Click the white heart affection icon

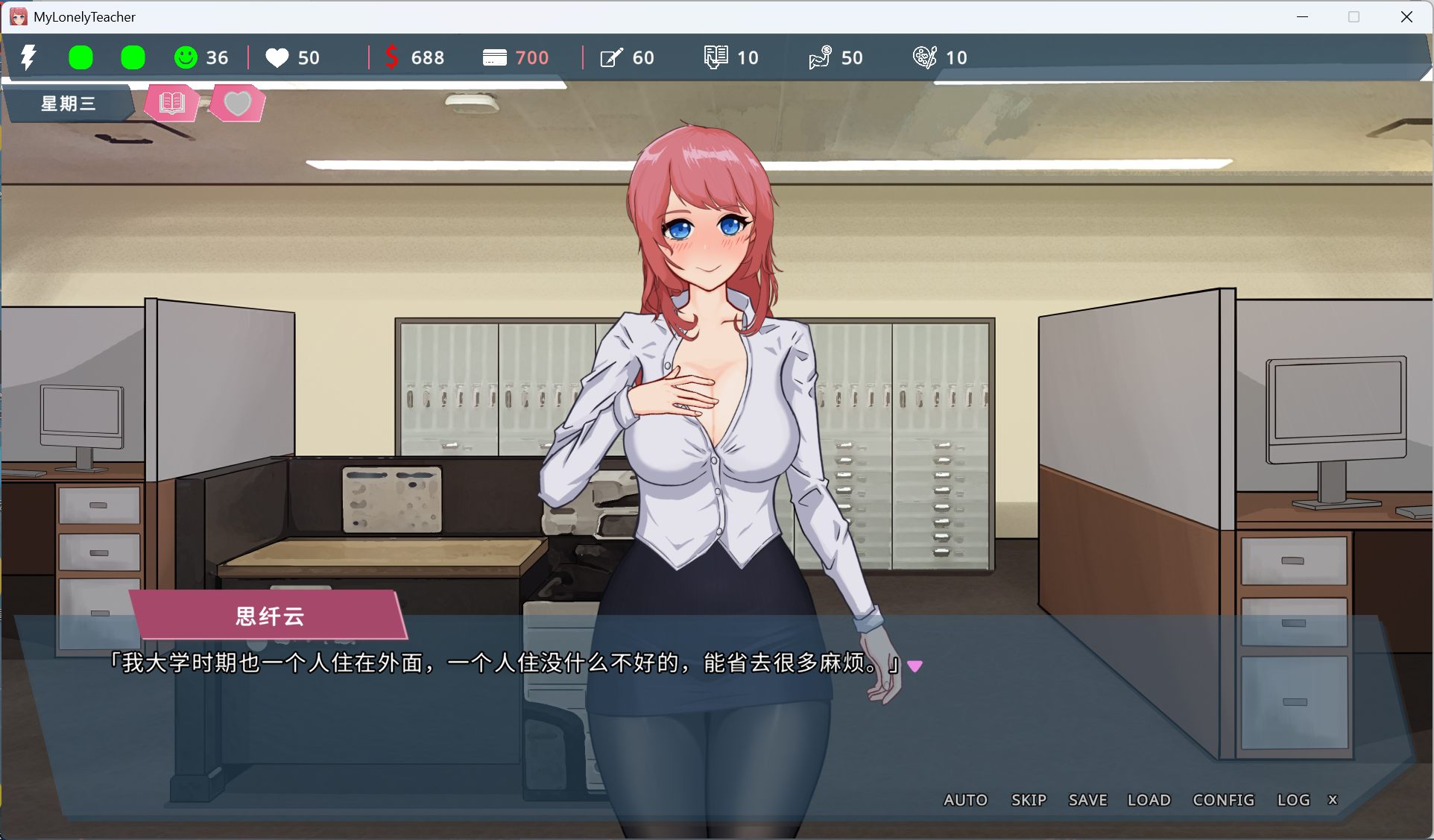pos(277,57)
